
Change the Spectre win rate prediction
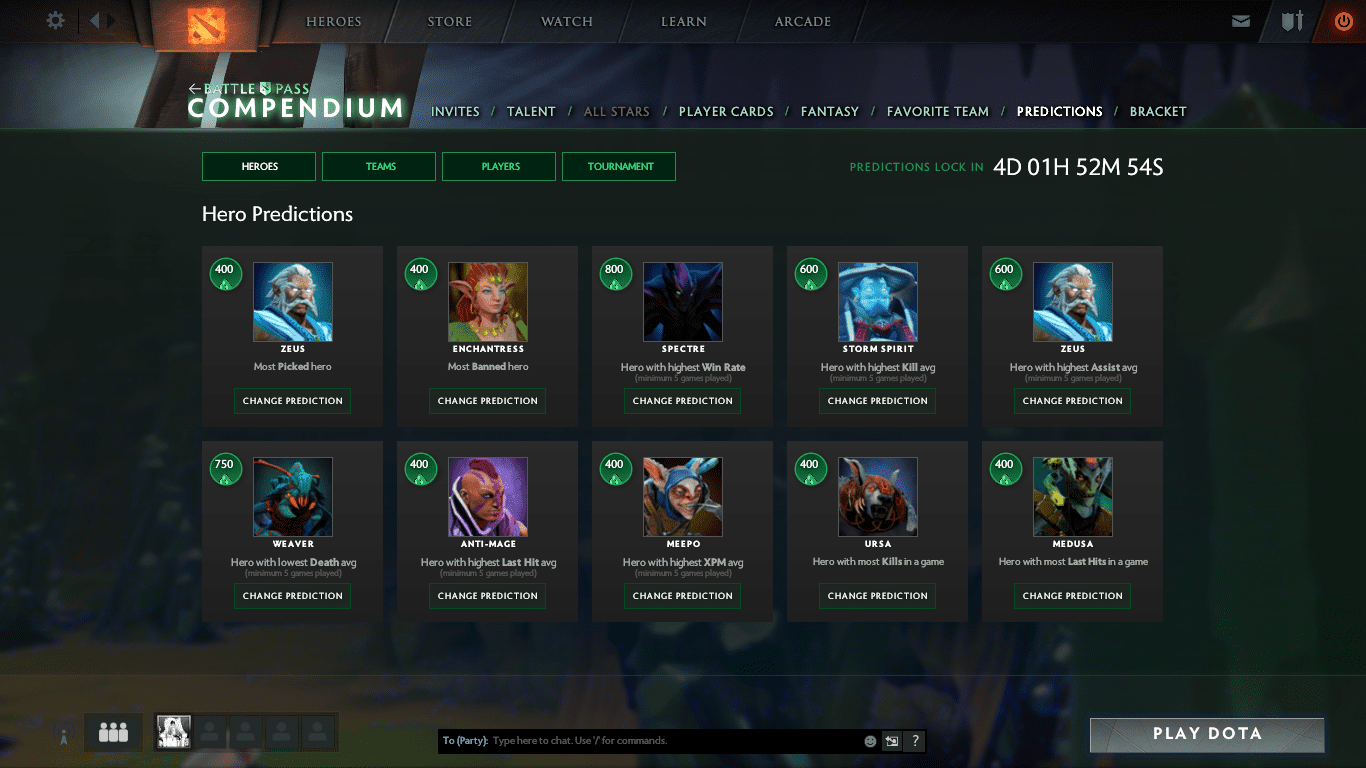coord(683,401)
